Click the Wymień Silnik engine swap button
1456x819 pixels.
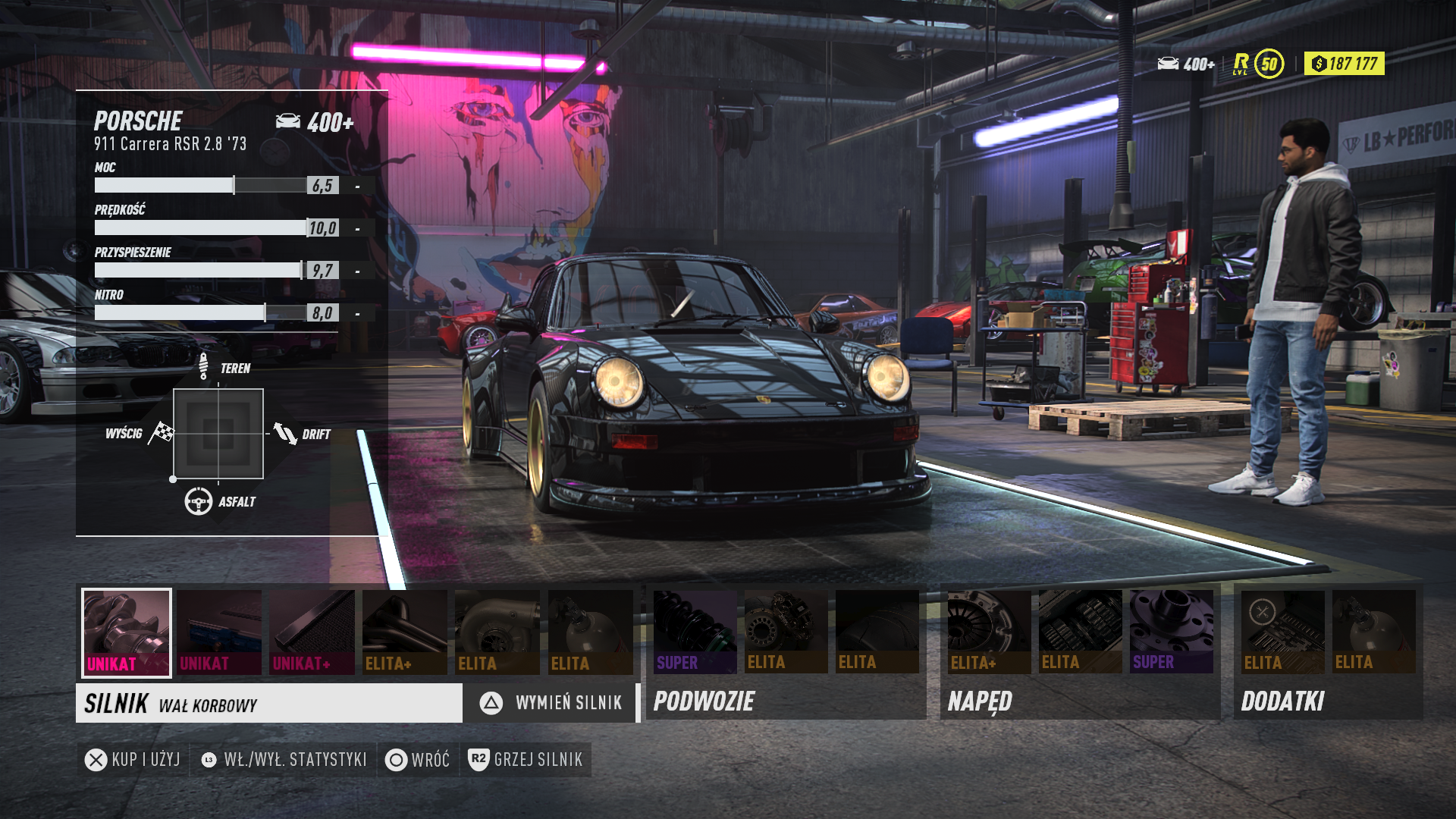(551, 703)
